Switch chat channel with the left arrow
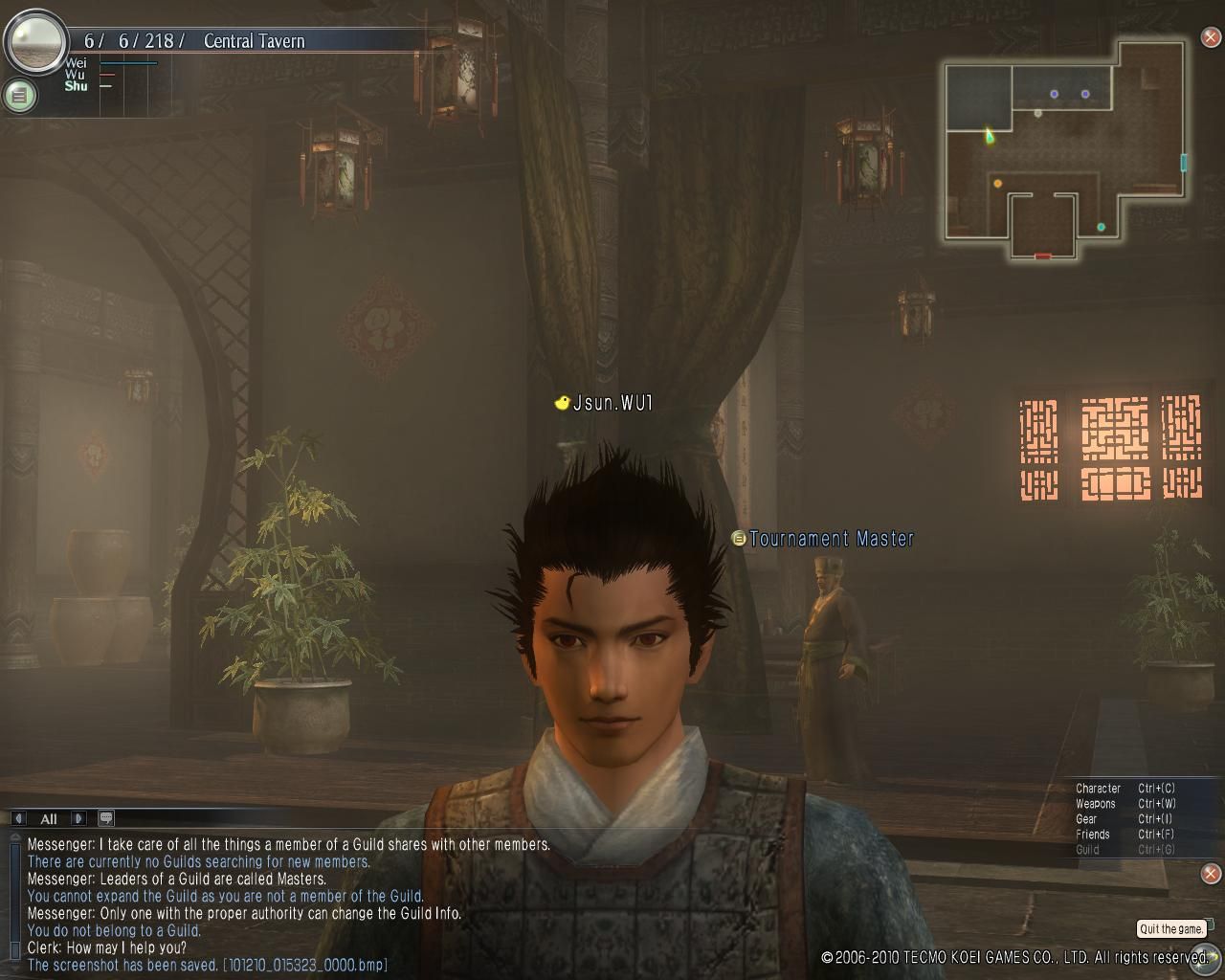The height and width of the screenshot is (980, 1225). point(18,818)
